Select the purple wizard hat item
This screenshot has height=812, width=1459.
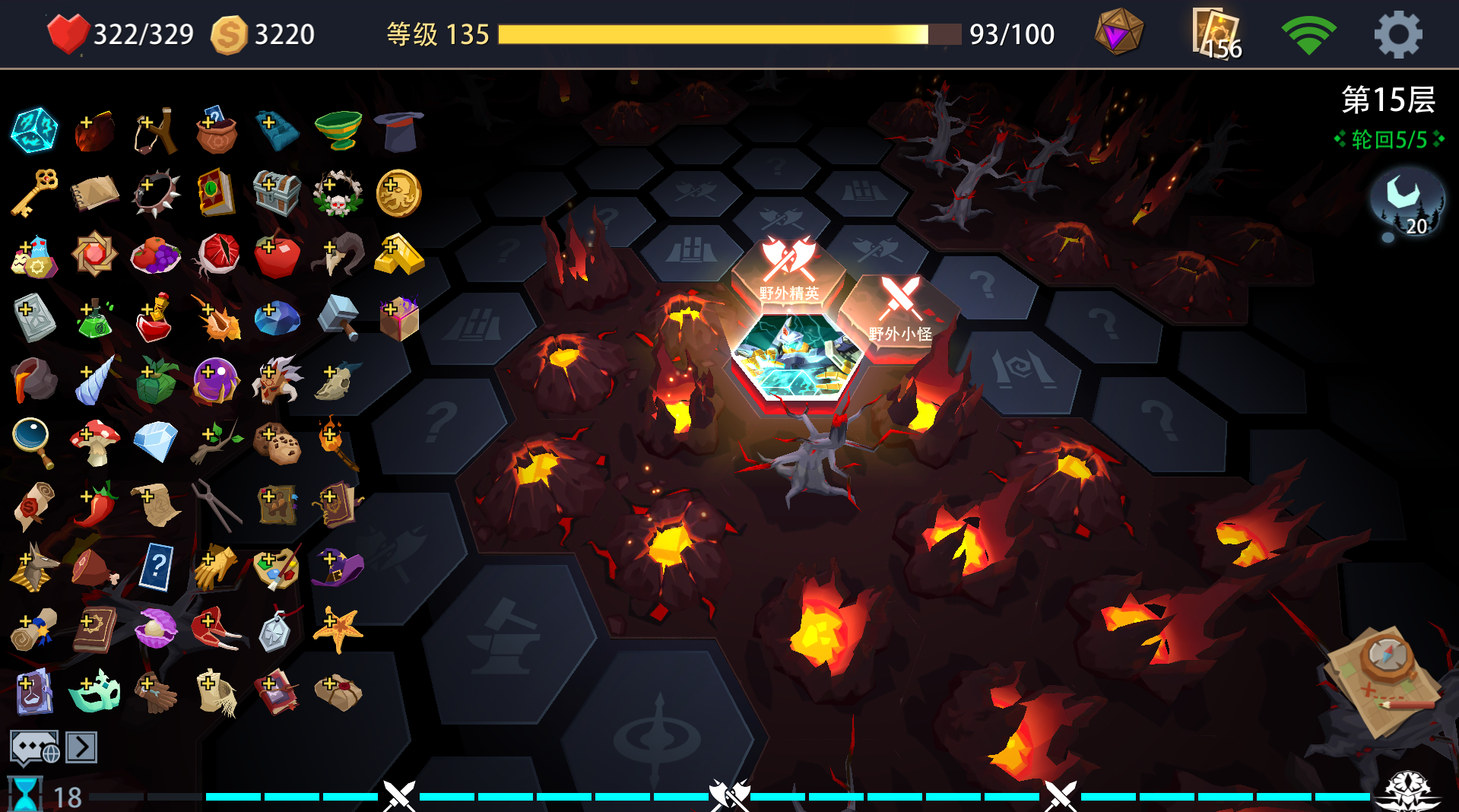pos(337,568)
